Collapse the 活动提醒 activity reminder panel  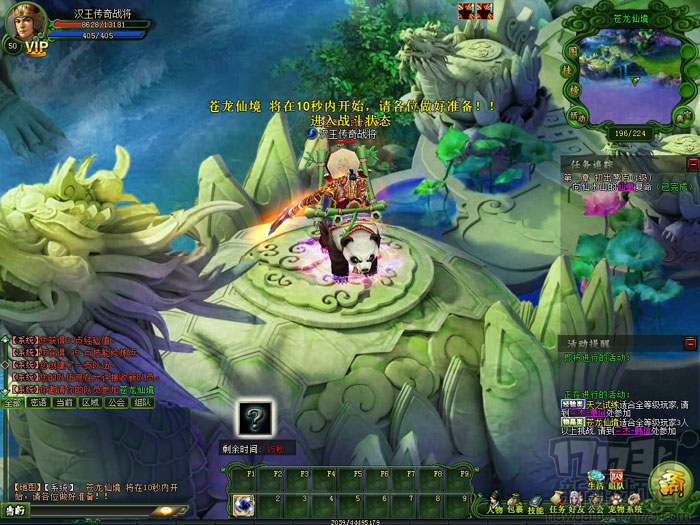click(x=692, y=342)
